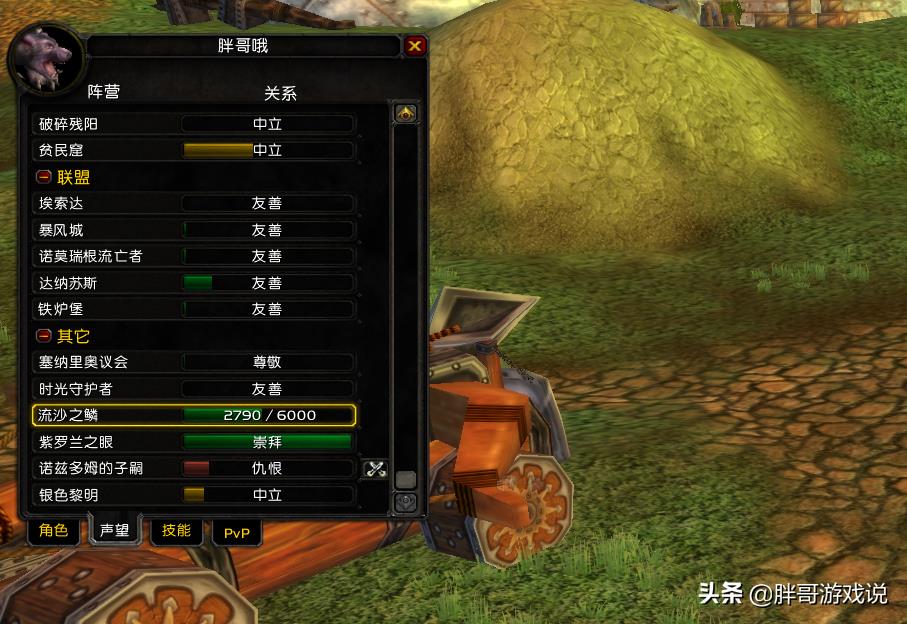Image resolution: width=907 pixels, height=624 pixels.
Task: Select the 流沙之鳞 reputation row
Action: [194, 415]
